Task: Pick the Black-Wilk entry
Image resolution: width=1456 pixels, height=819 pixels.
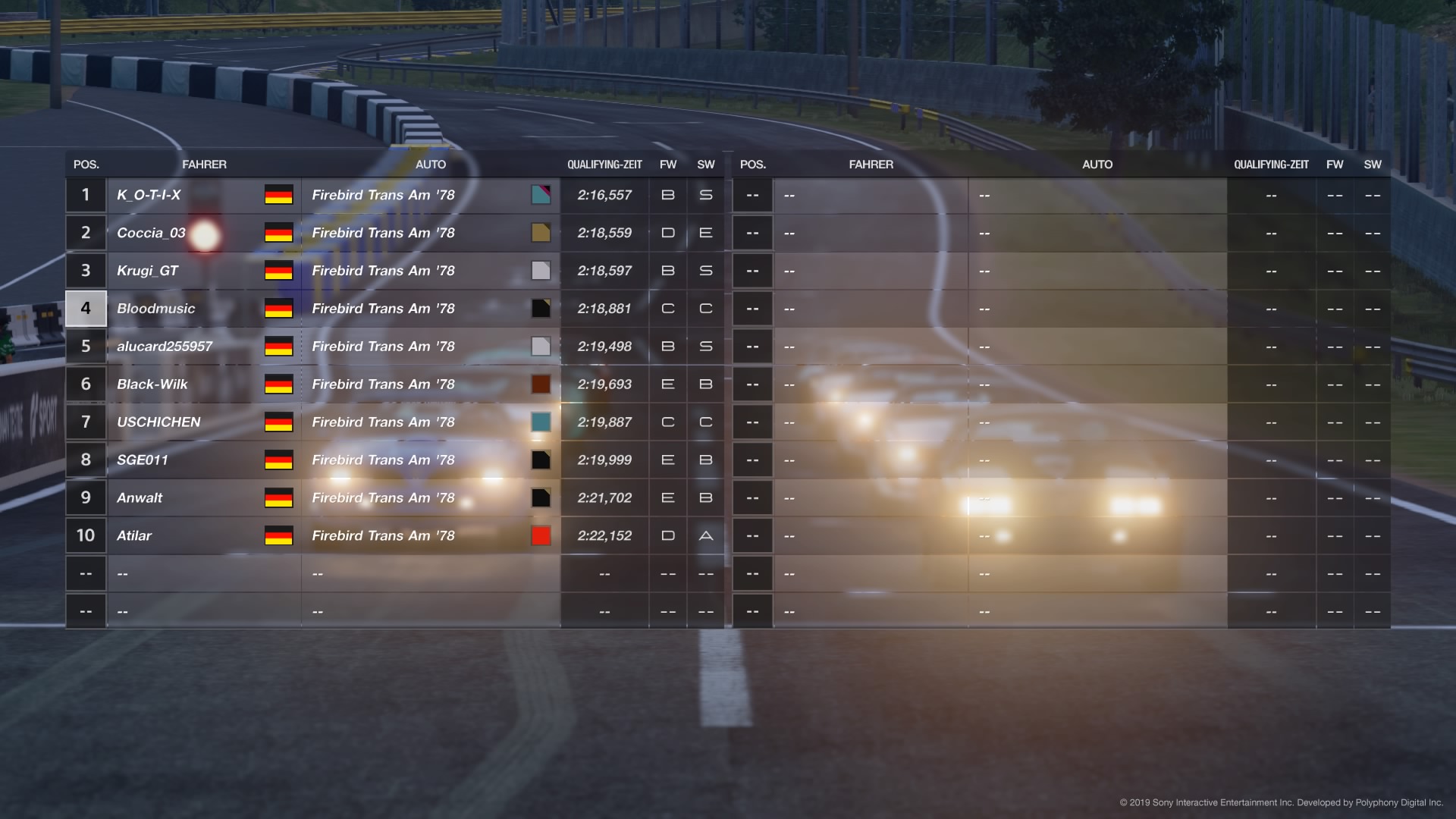Action: coord(152,384)
